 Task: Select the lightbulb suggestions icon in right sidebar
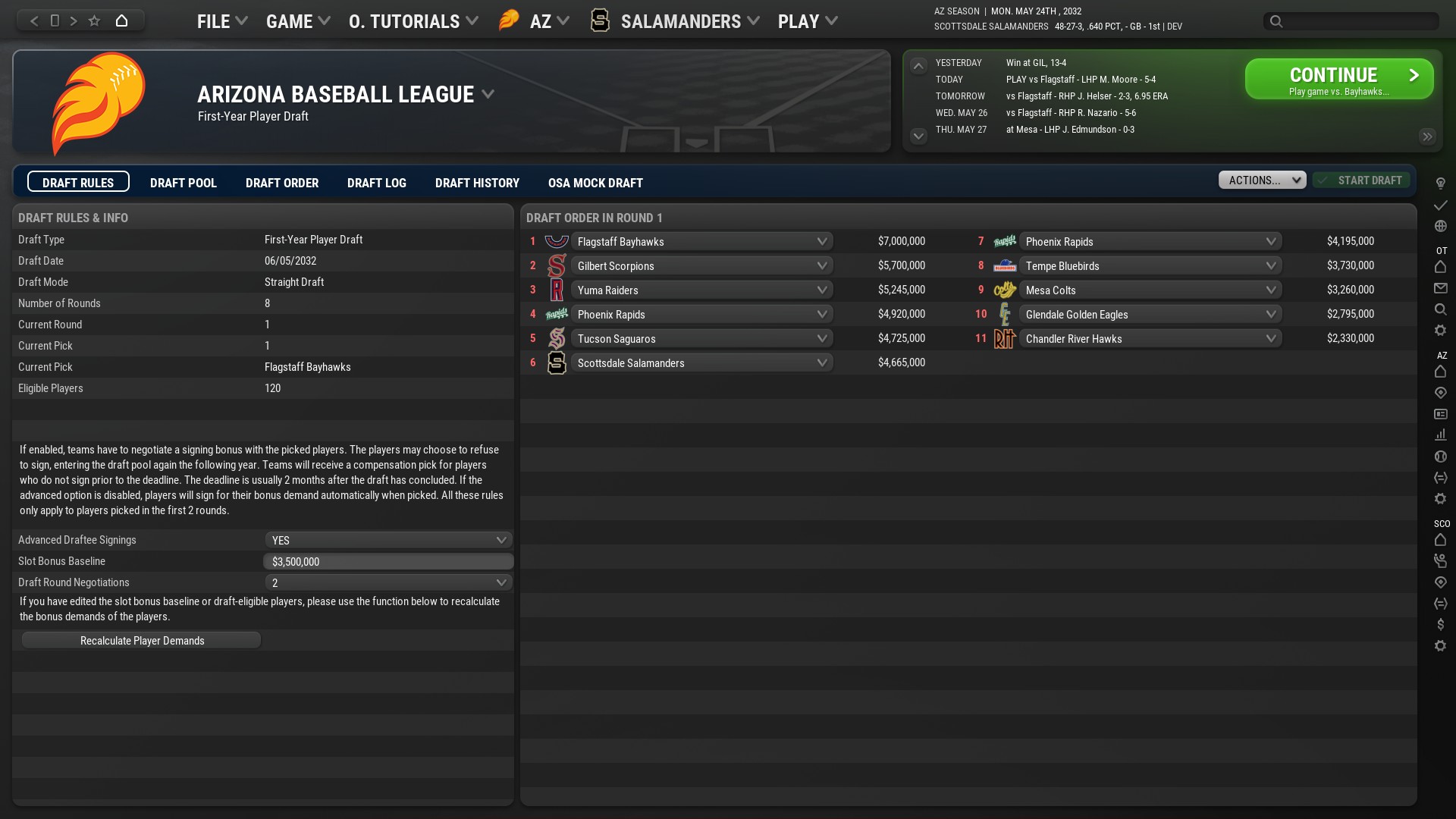(x=1440, y=183)
